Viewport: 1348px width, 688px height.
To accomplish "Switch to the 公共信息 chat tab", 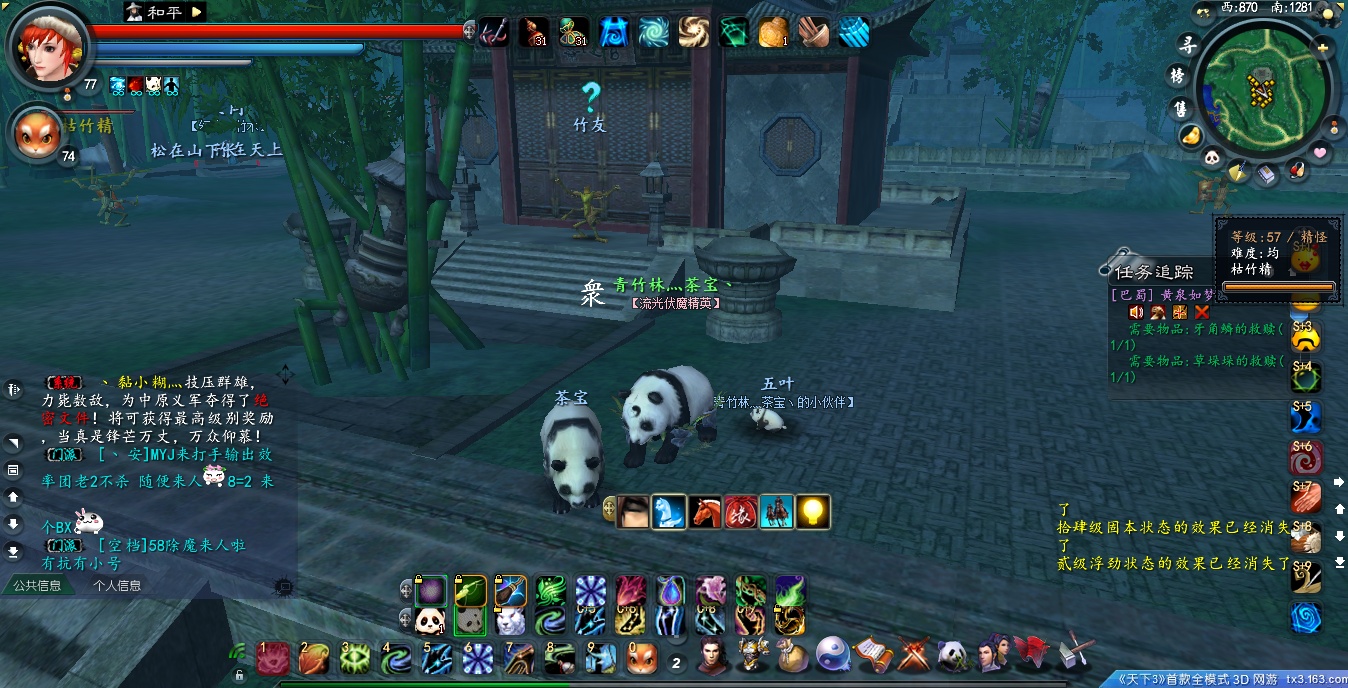I will 37,586.
